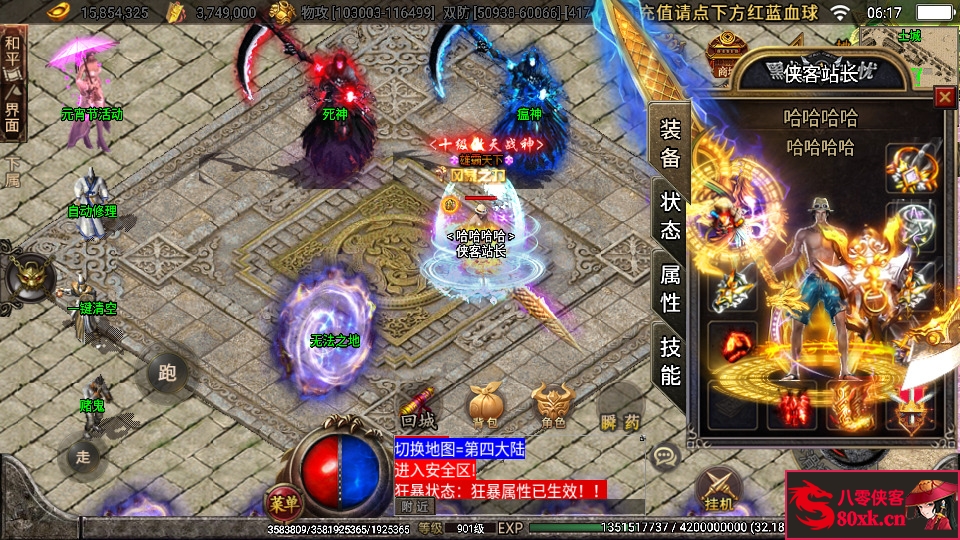Open the chat speech bubble icon
Viewport: 960px width, 540px height.
click(665, 458)
